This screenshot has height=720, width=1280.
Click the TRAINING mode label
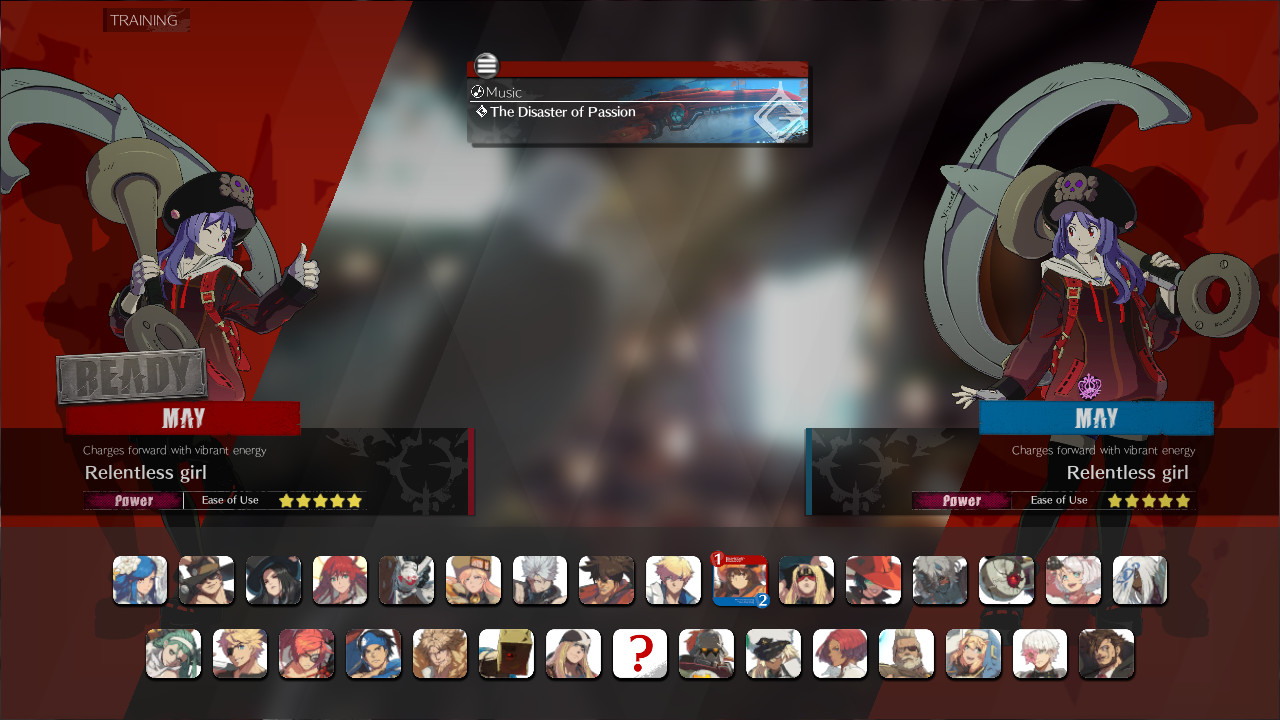click(x=145, y=19)
